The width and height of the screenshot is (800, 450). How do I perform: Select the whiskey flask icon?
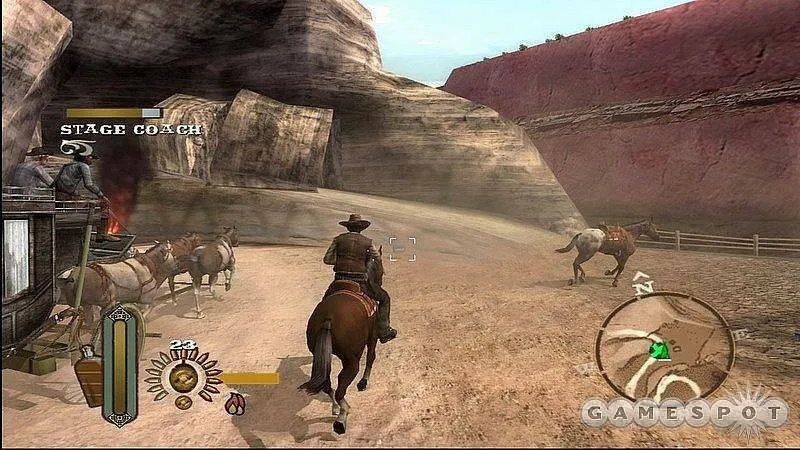90,379
